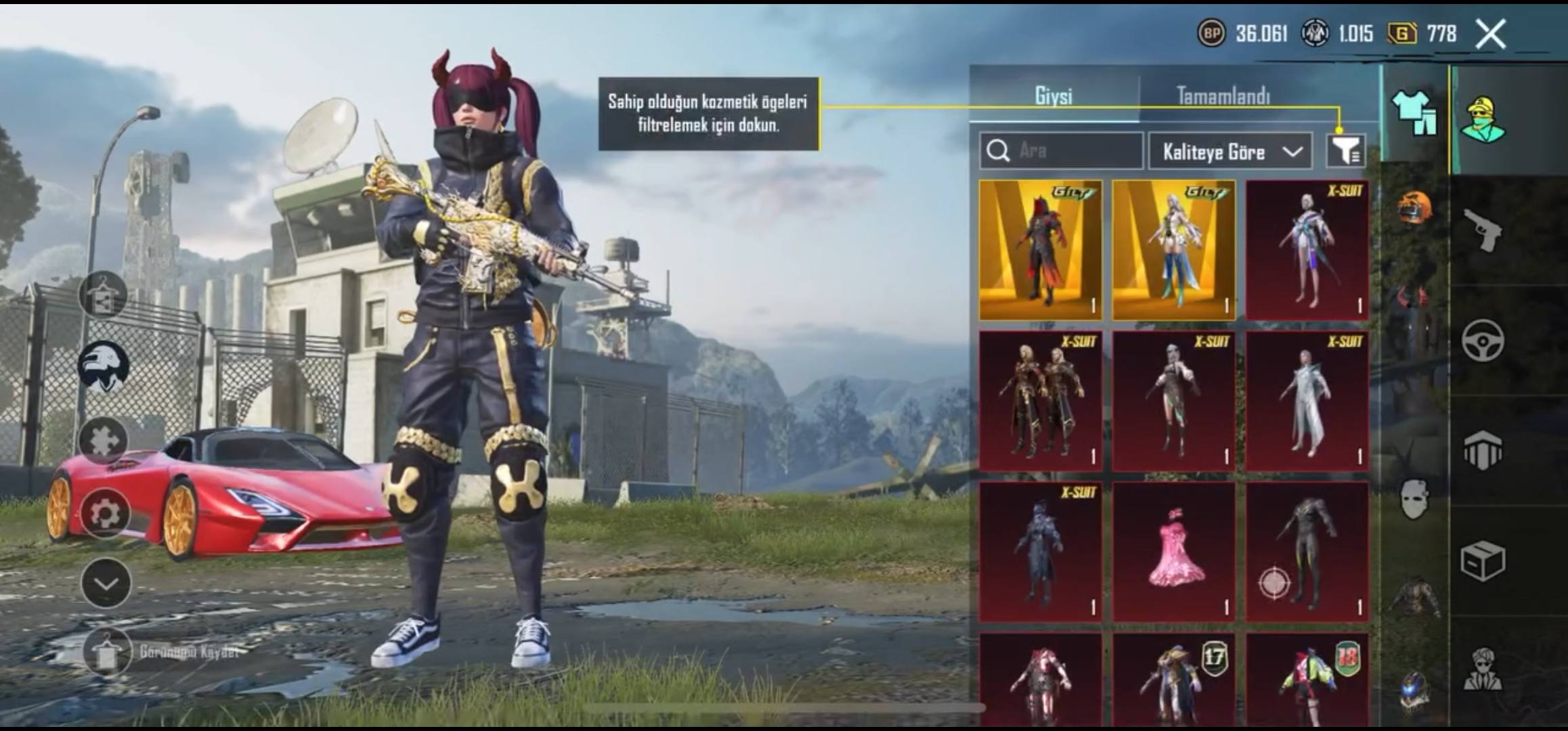The image size is (1568, 731).
Task: Open the Kaliteye Göre sort dropdown
Action: click(x=1229, y=151)
